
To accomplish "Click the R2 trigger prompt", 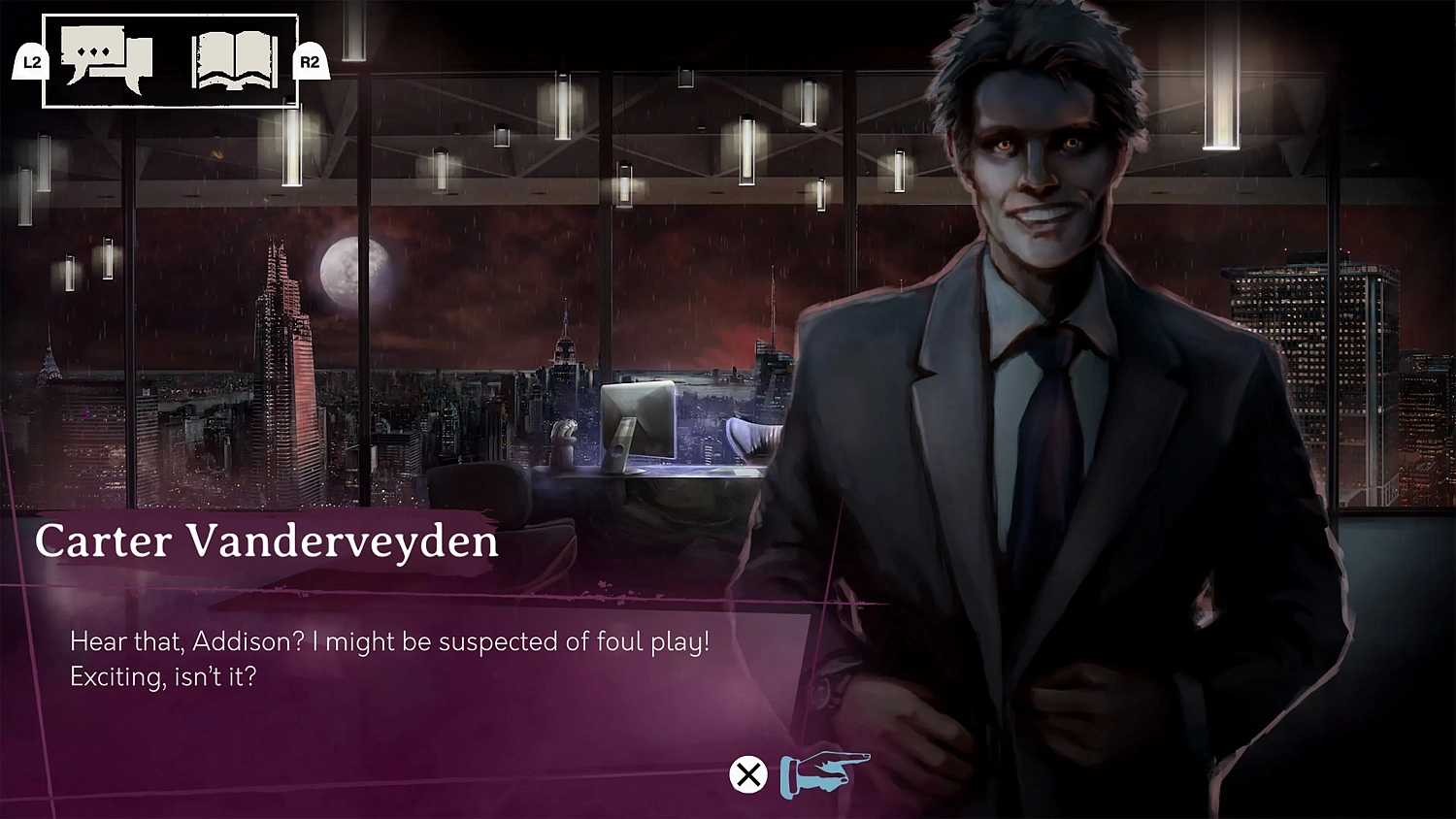I will [311, 63].
